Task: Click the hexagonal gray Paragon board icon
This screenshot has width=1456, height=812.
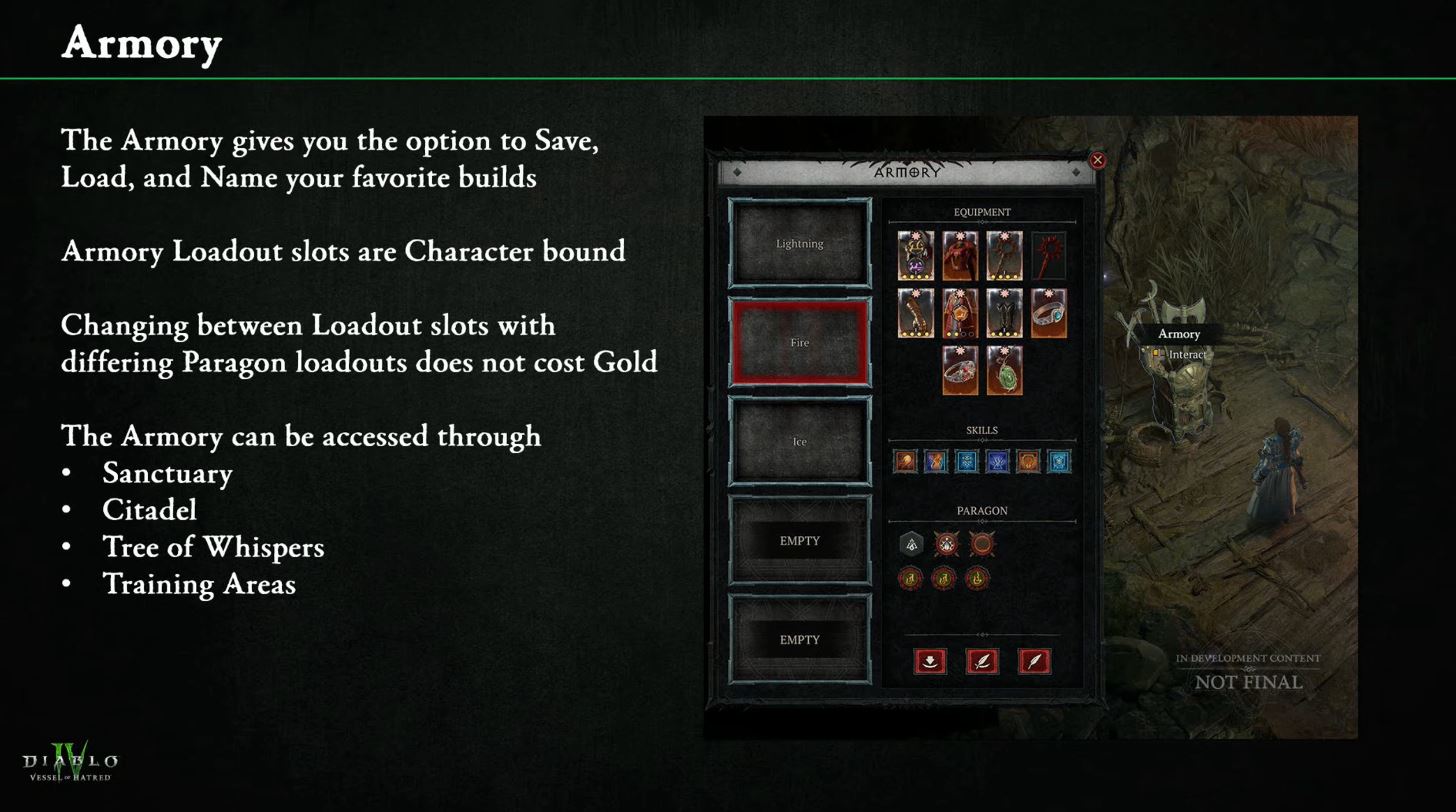Action: point(911,543)
